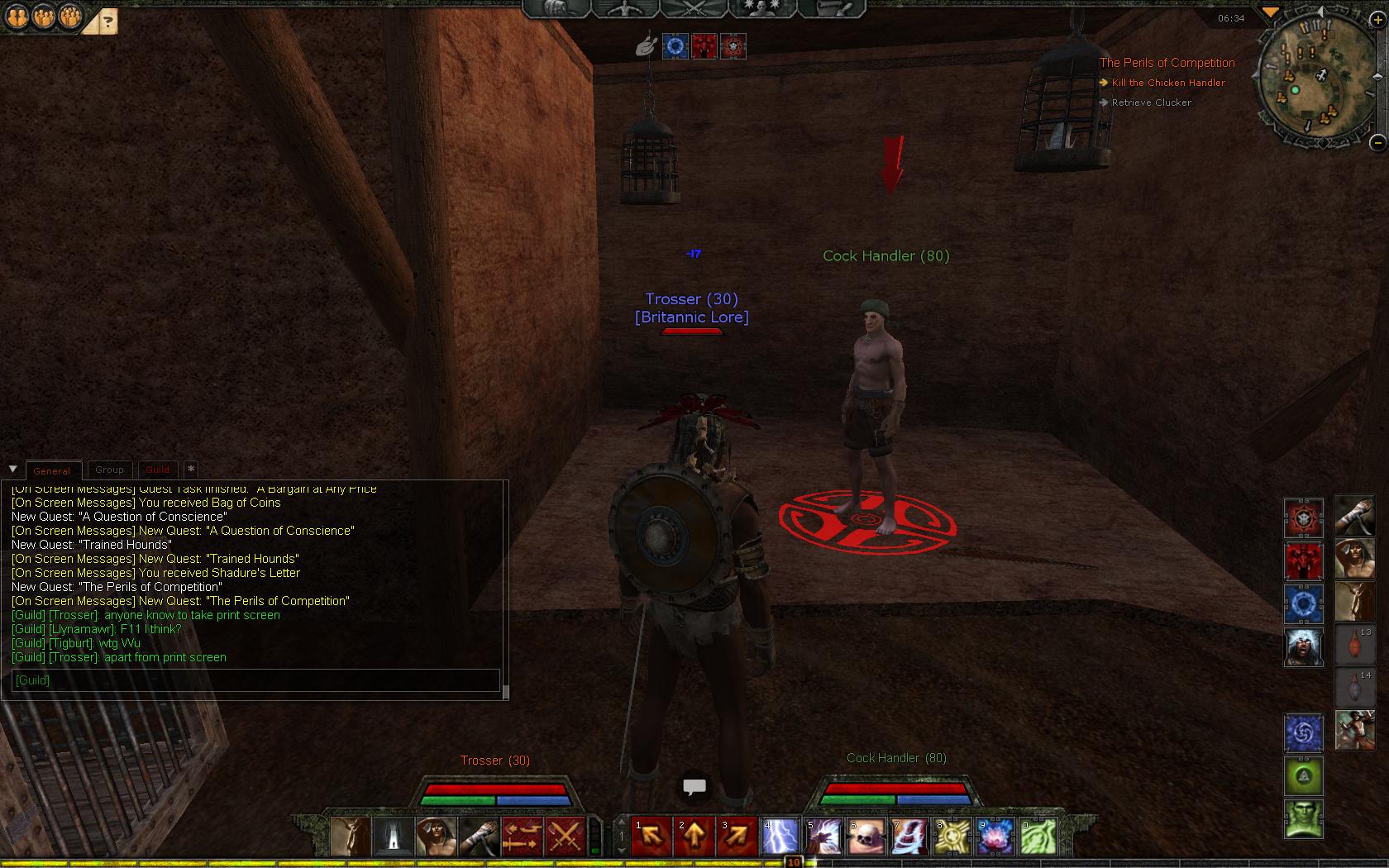Click the circular minimap
Image resolution: width=1389 pixels, height=868 pixels.
(x=1310, y=79)
